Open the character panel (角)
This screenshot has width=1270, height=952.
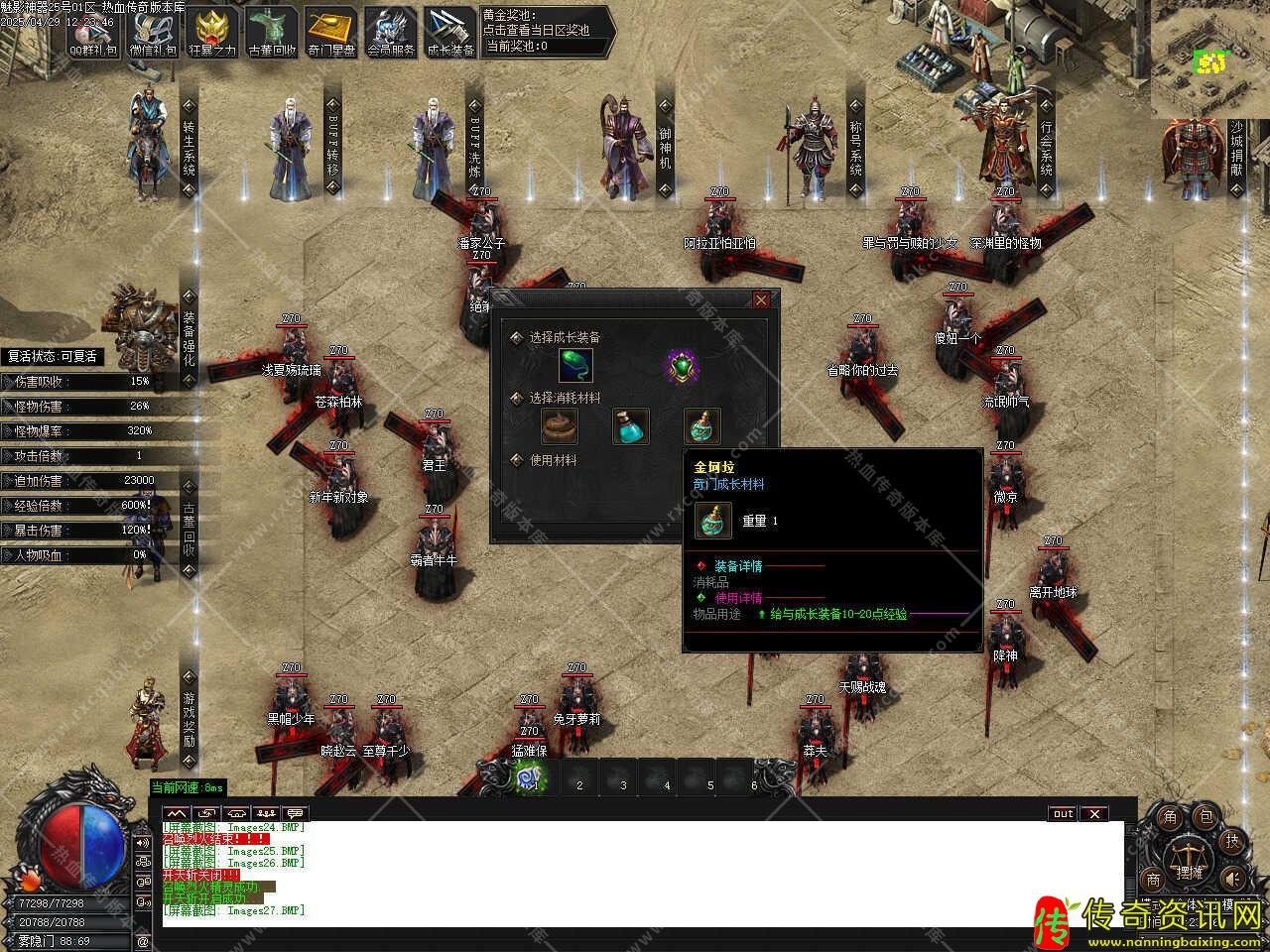click(1170, 817)
